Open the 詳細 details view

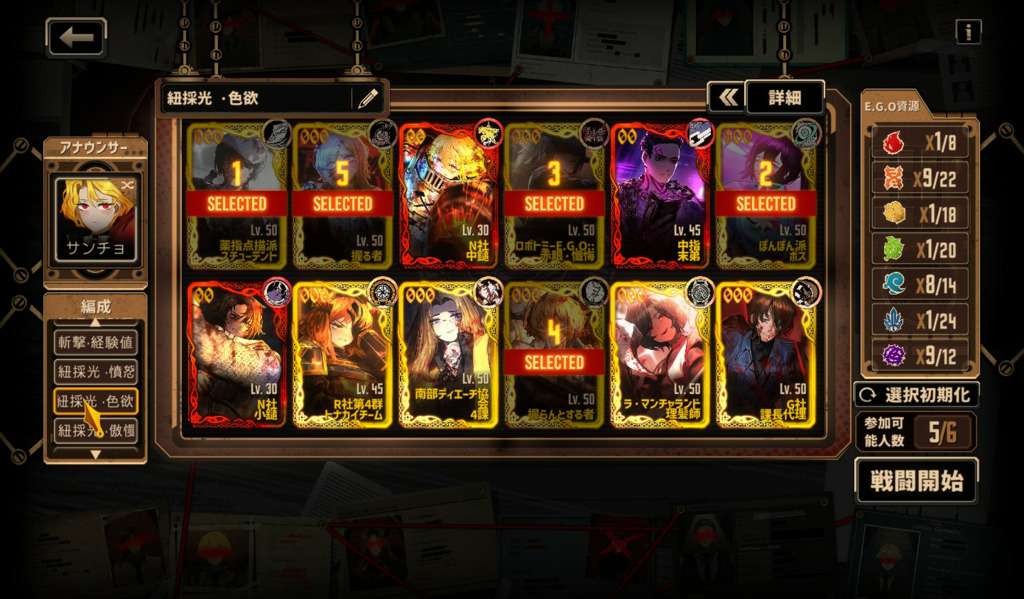[x=784, y=97]
